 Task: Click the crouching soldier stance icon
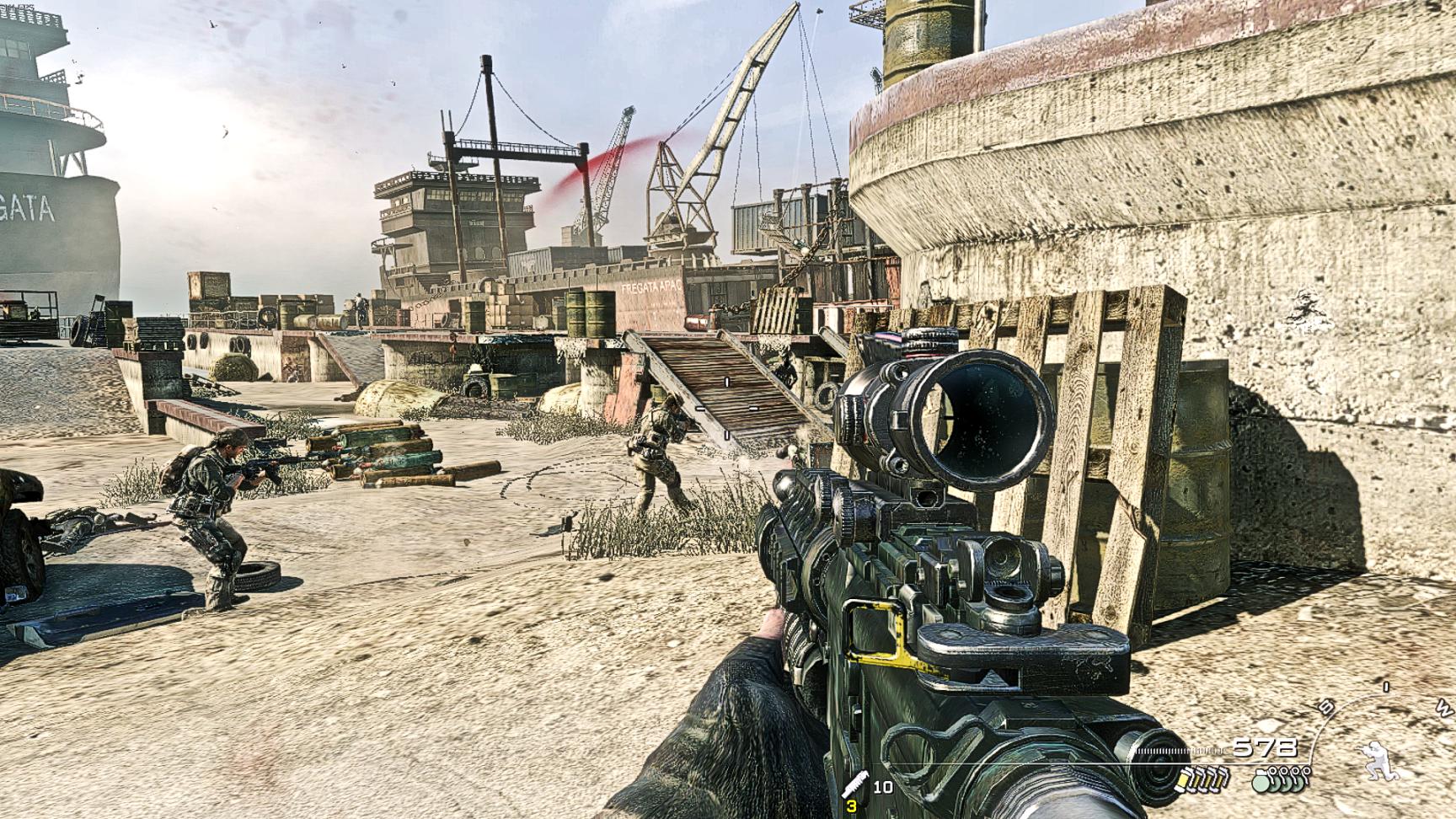[1378, 758]
